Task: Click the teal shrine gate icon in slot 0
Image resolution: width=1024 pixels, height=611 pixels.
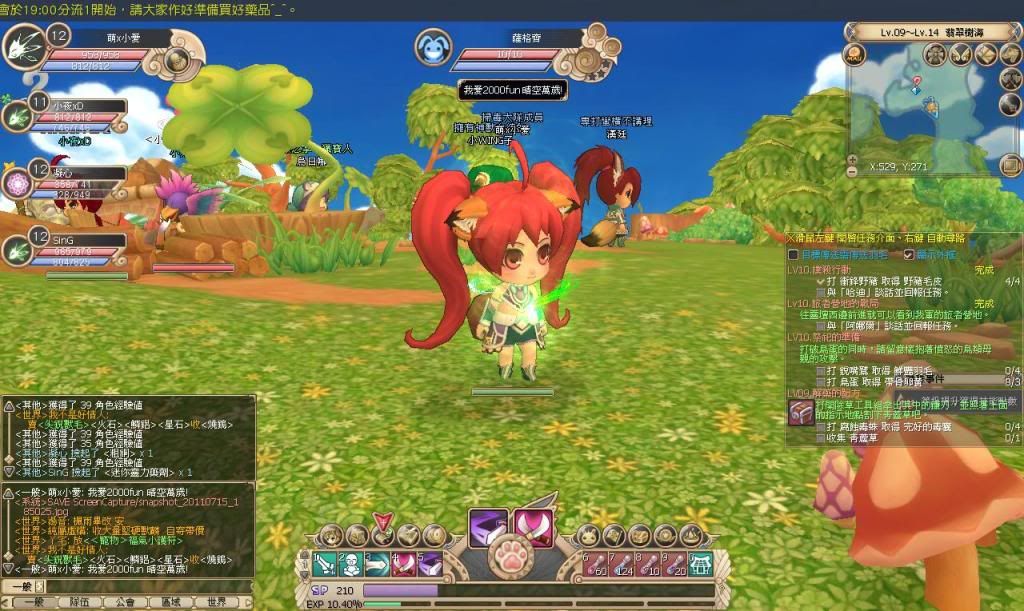Action: (701, 565)
